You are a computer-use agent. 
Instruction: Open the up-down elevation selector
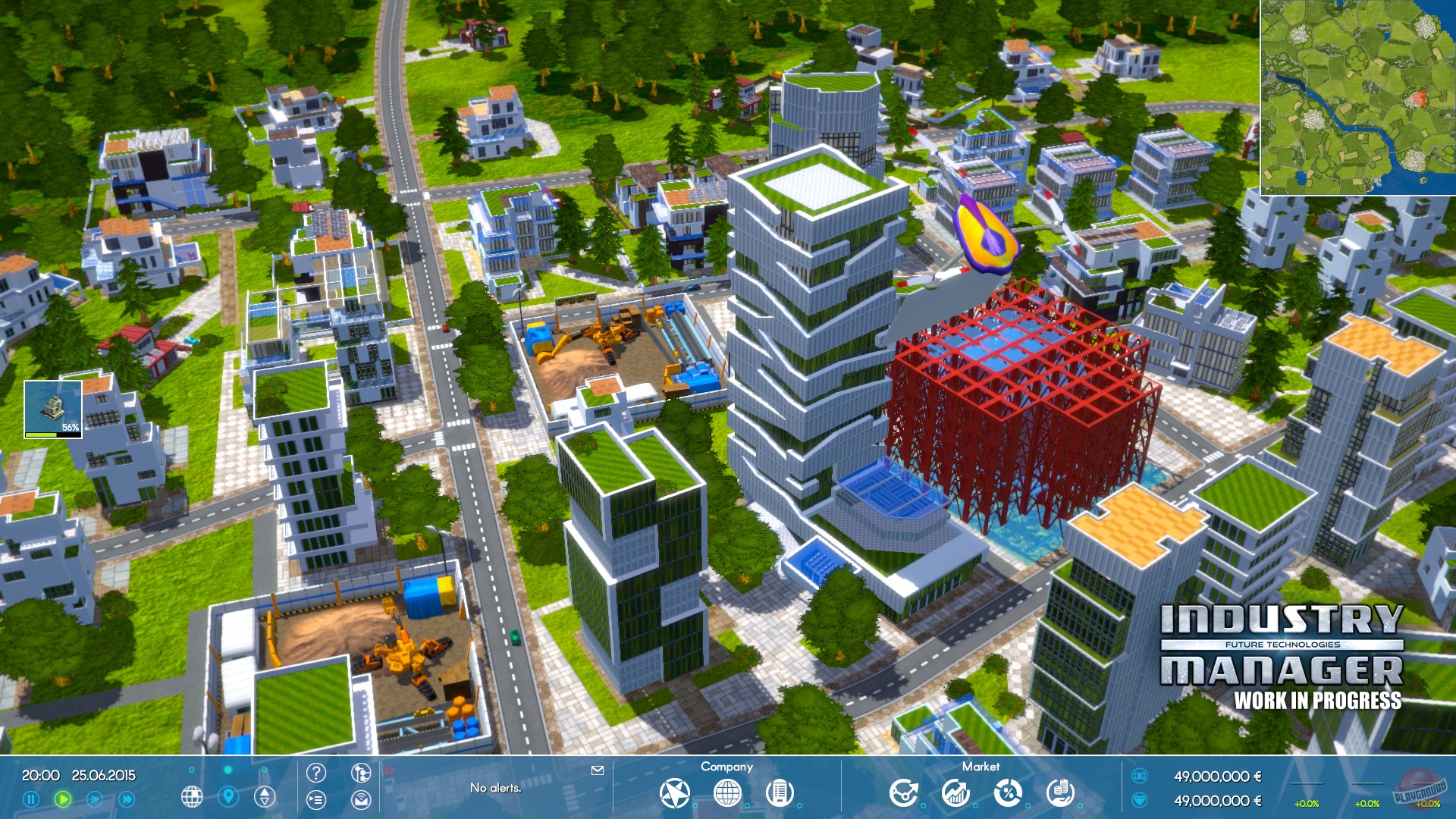263,798
